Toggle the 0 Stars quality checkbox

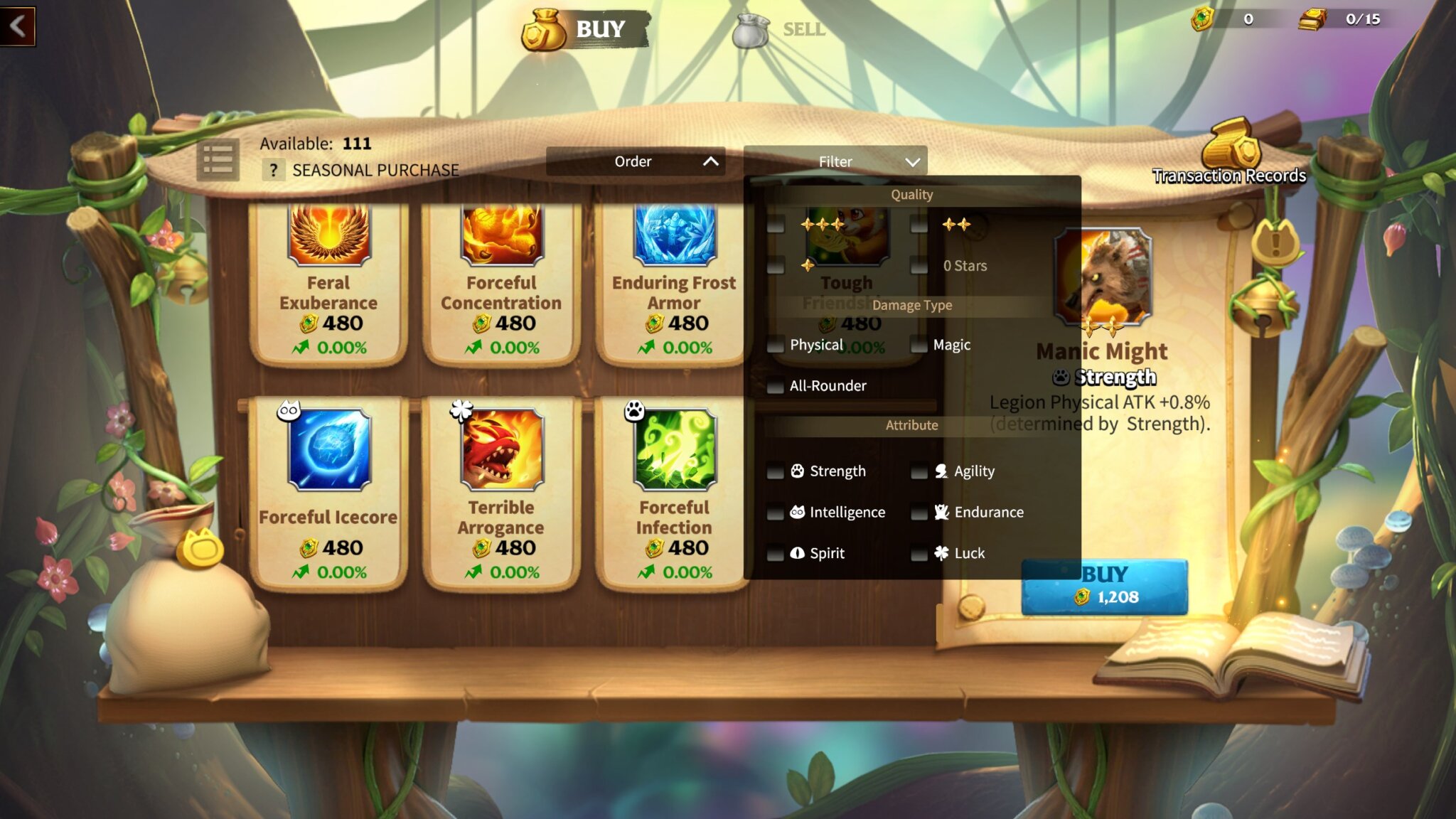coord(919,265)
